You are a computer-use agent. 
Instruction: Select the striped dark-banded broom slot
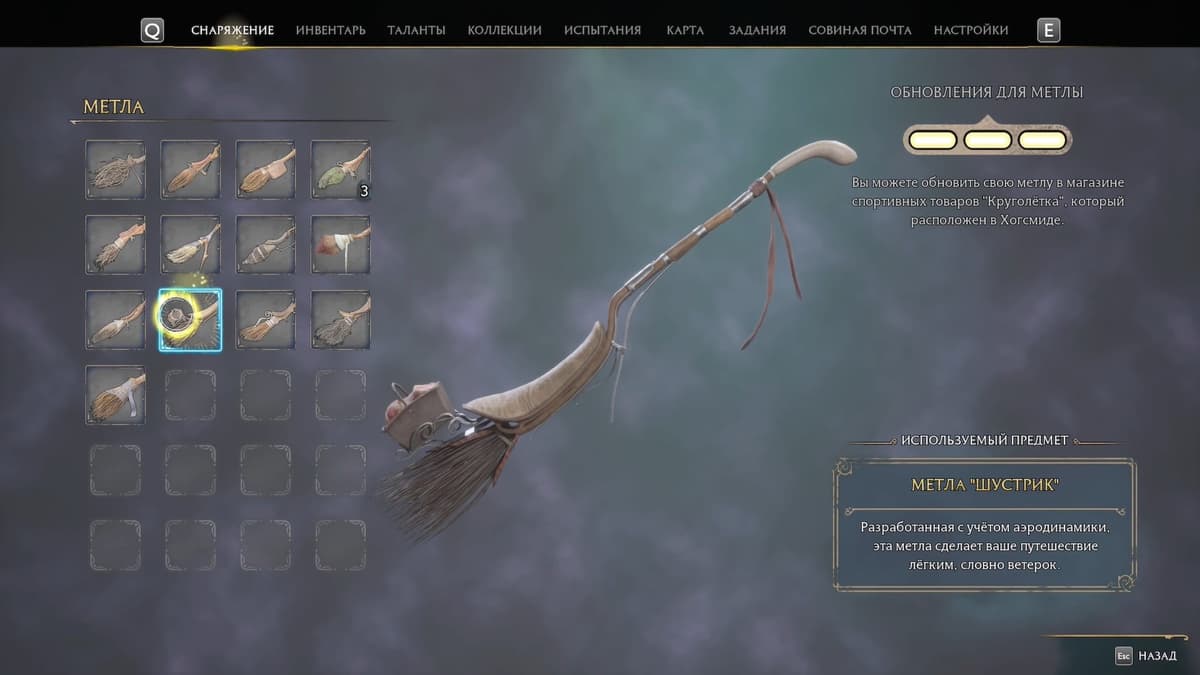click(265, 244)
